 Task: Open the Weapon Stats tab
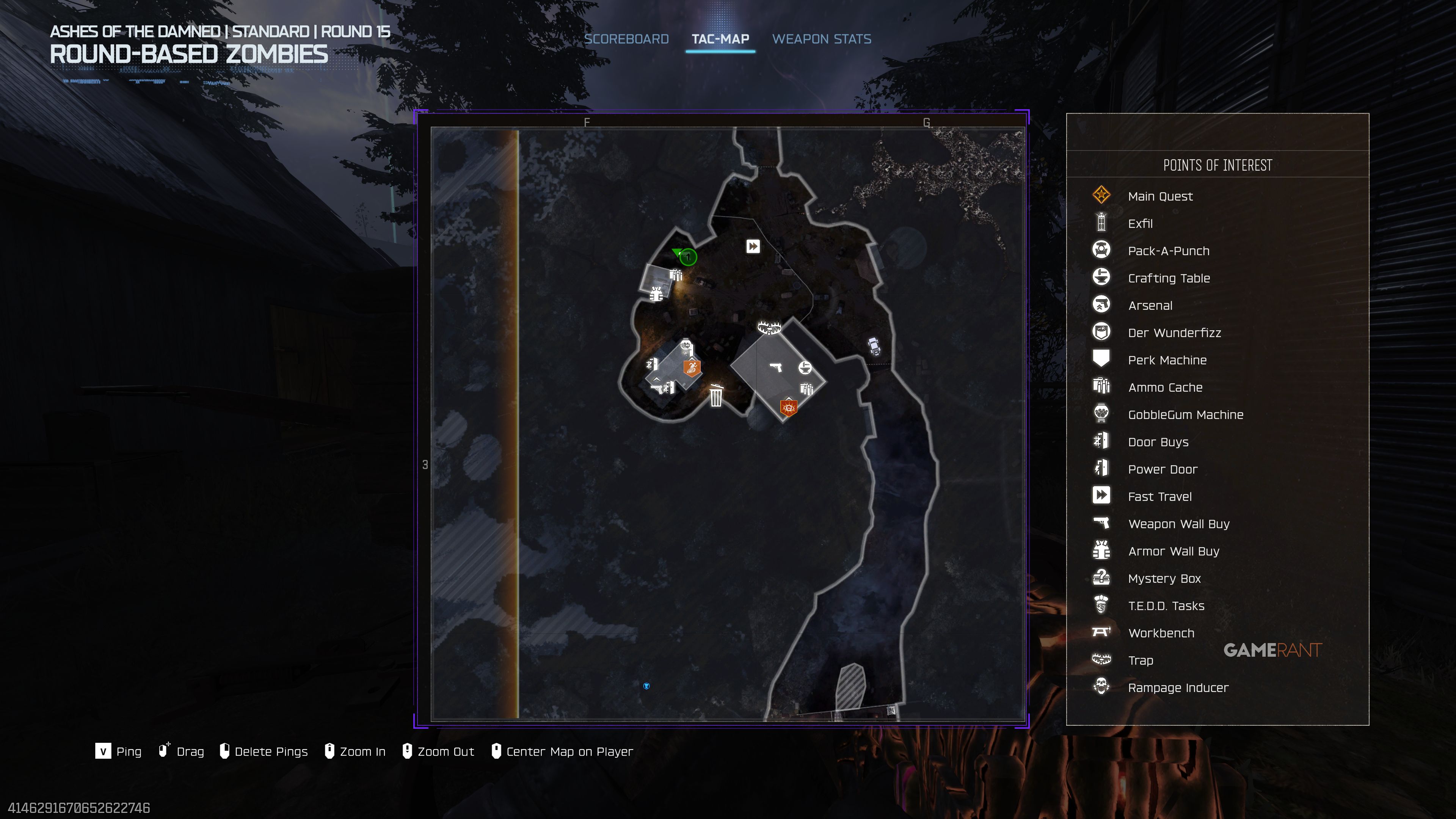pyautogui.click(x=821, y=39)
